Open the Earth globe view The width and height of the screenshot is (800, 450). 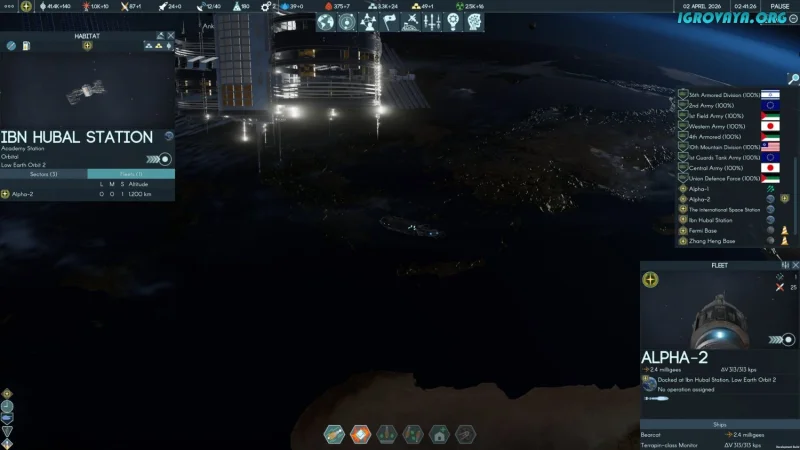click(x=326, y=21)
